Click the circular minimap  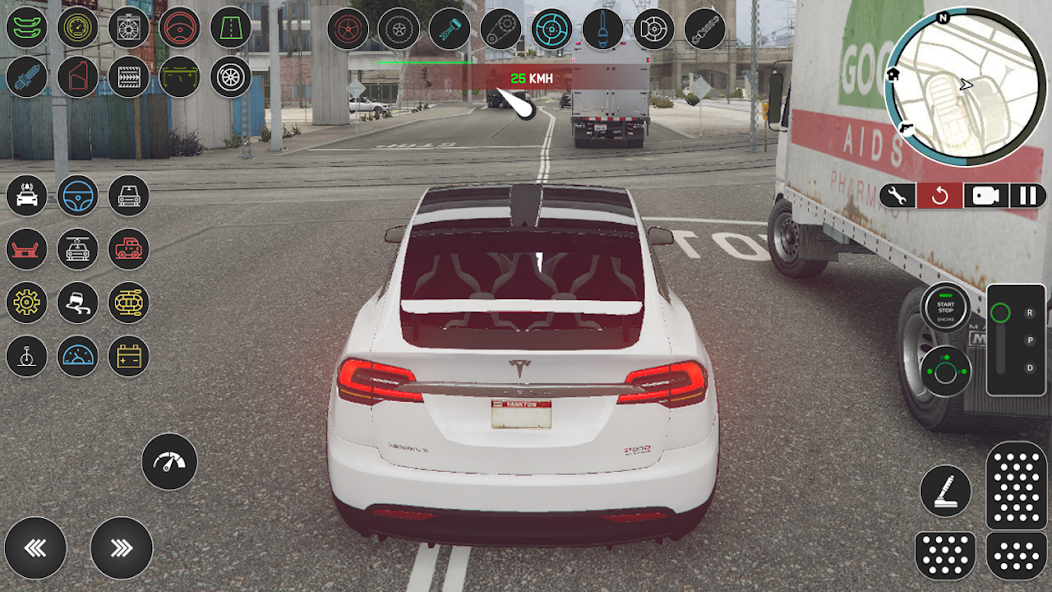[966, 82]
